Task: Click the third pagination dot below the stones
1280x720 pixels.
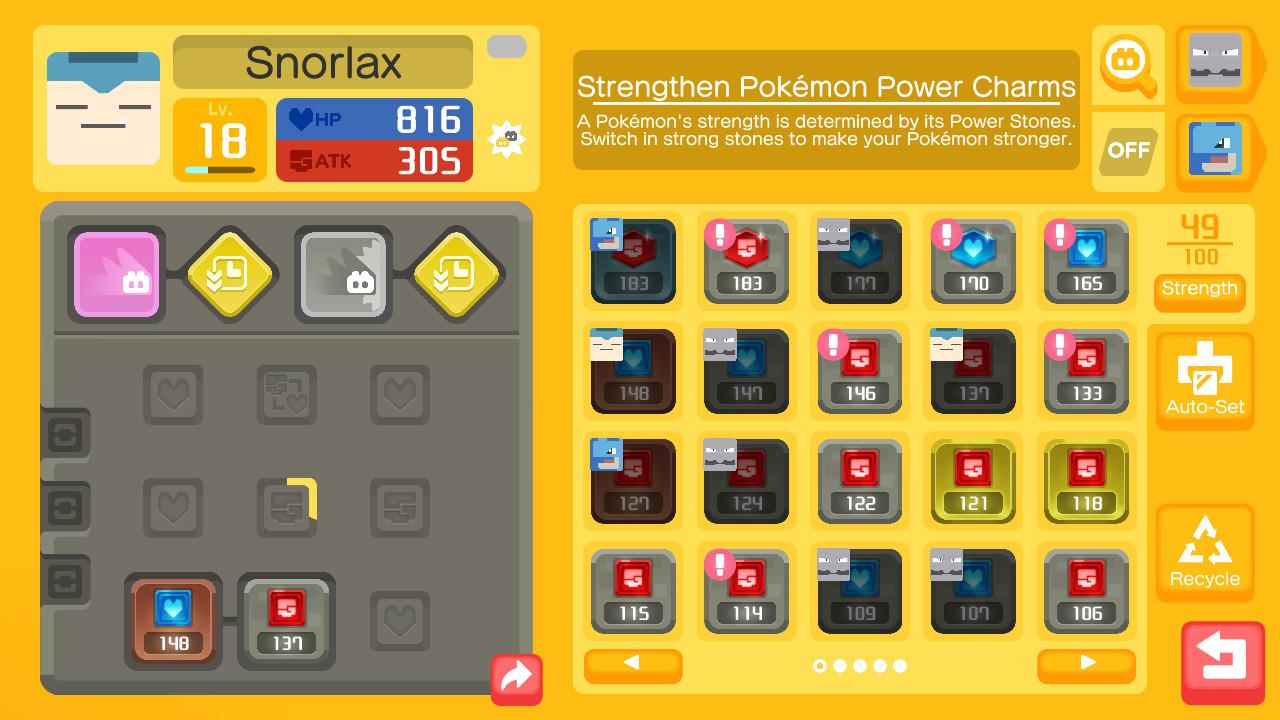Action: click(x=859, y=664)
